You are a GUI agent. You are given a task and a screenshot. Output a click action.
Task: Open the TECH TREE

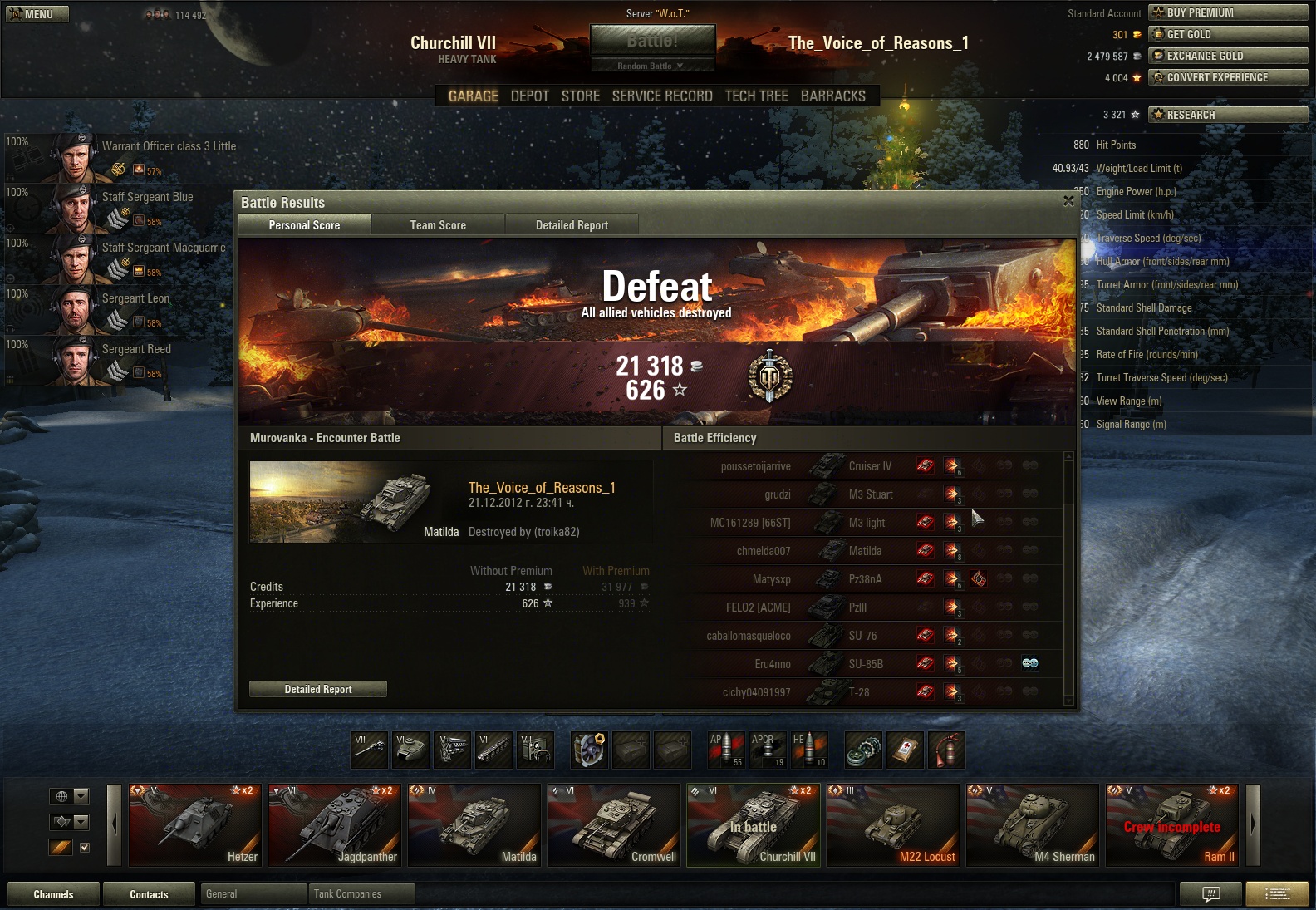756,96
